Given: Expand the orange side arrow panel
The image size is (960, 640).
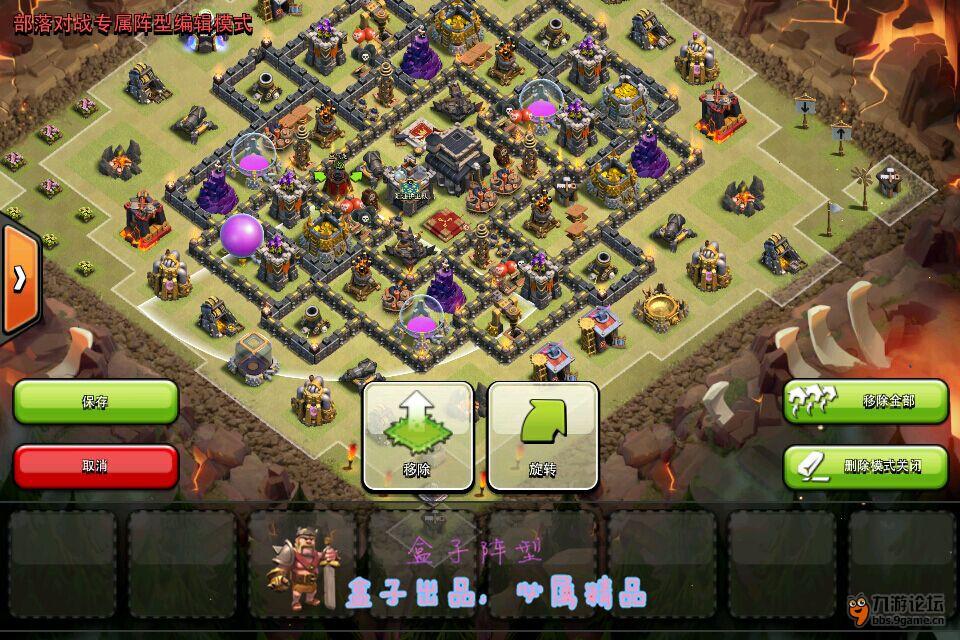Looking at the screenshot, I should tap(19, 280).
